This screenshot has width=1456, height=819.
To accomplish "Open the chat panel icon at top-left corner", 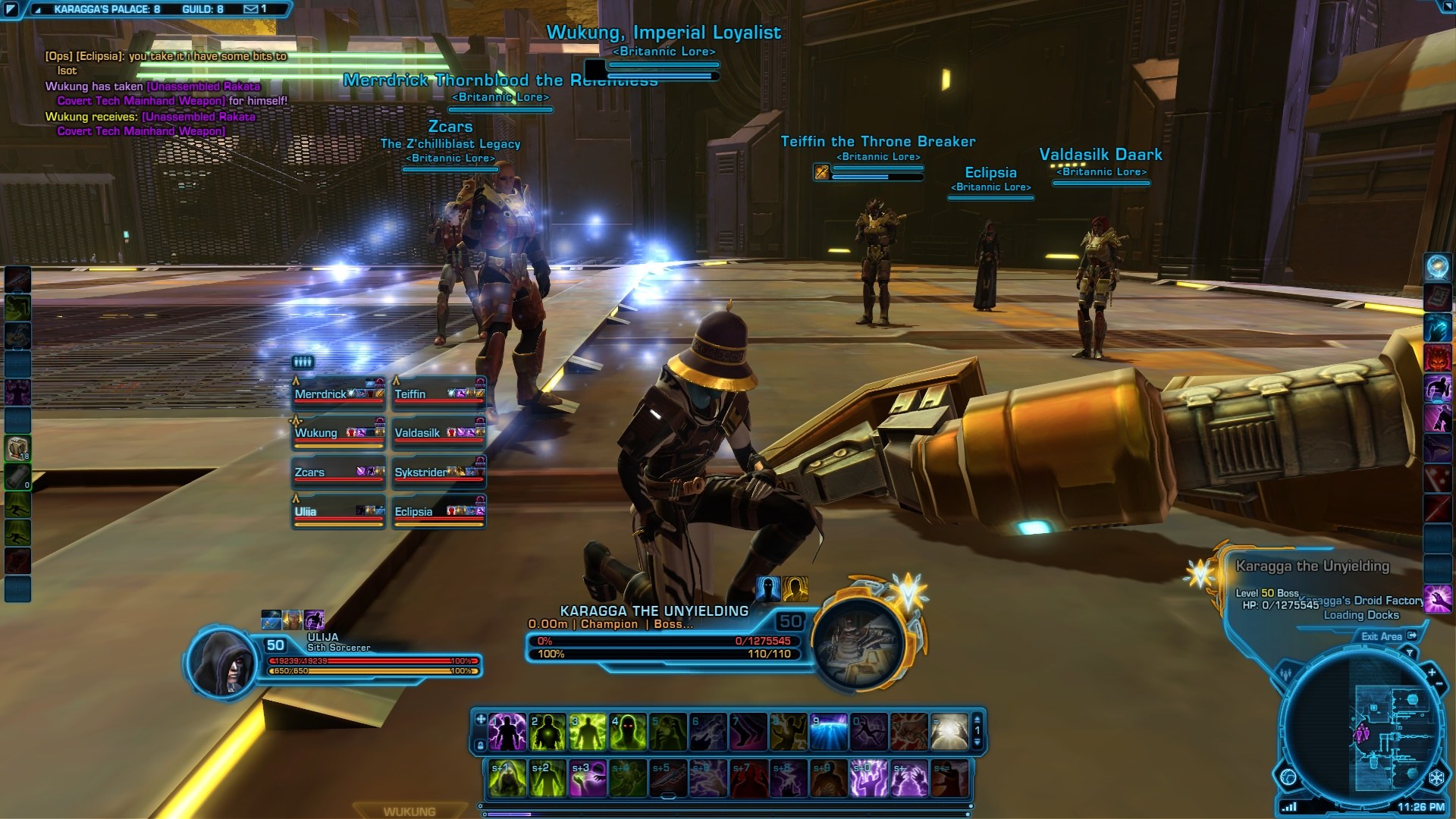I will [x=11, y=10].
